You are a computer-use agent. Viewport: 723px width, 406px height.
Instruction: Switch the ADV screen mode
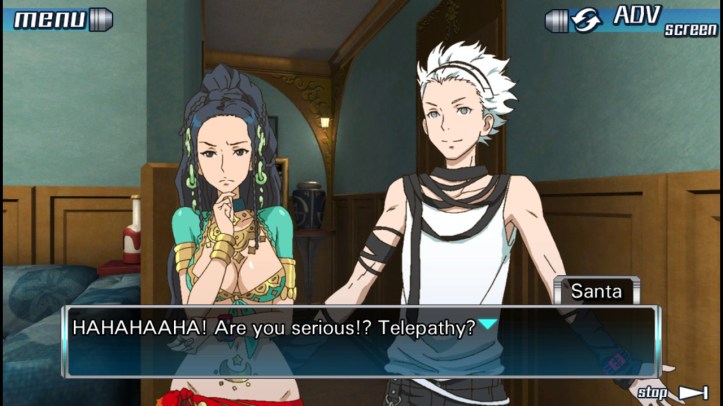click(633, 19)
